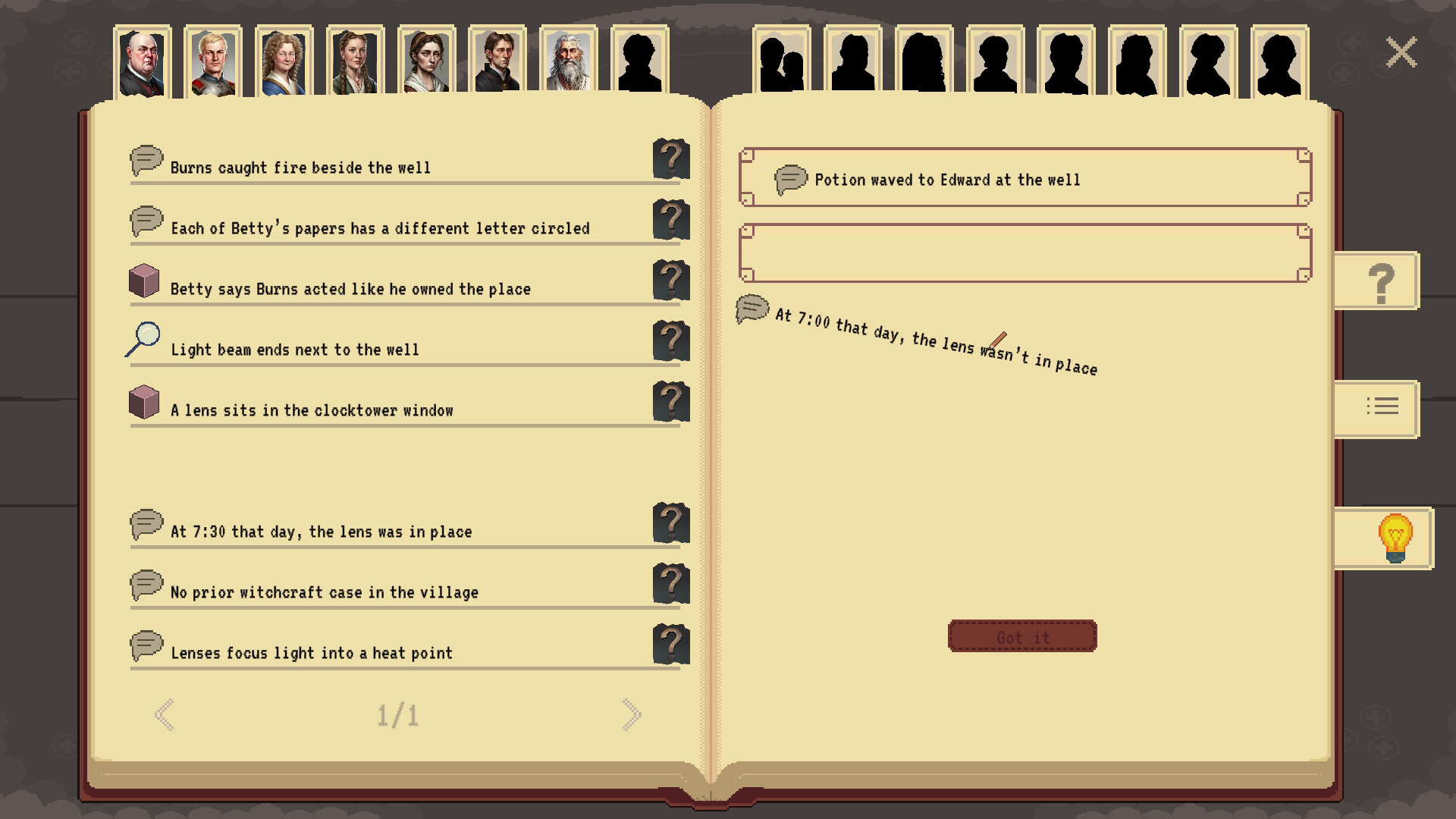The width and height of the screenshot is (1456, 819).
Task: Click the speech bubble on 'At 7:30' clue
Action: click(x=146, y=524)
